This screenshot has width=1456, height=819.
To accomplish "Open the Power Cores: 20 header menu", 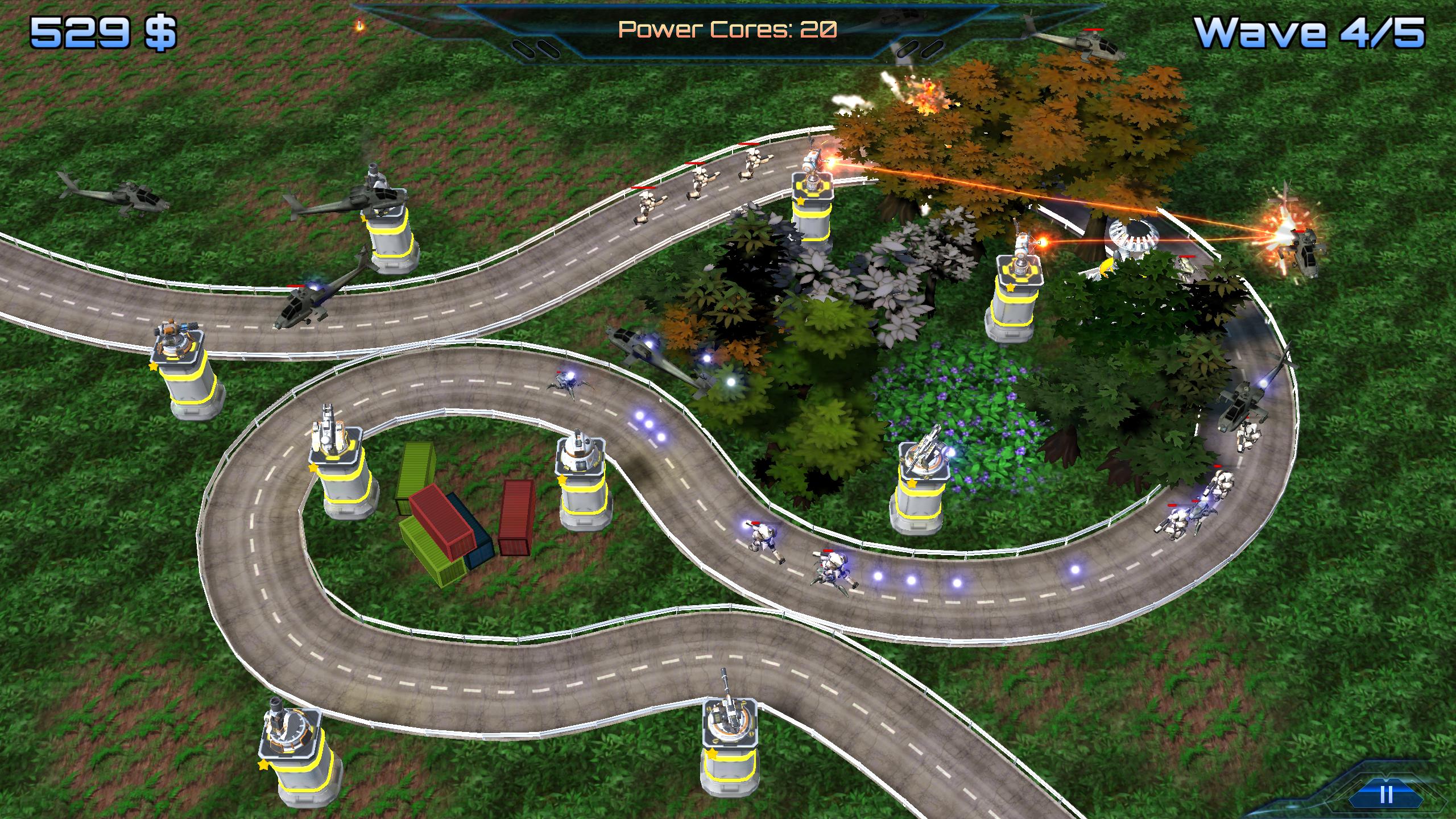I will pos(727,28).
